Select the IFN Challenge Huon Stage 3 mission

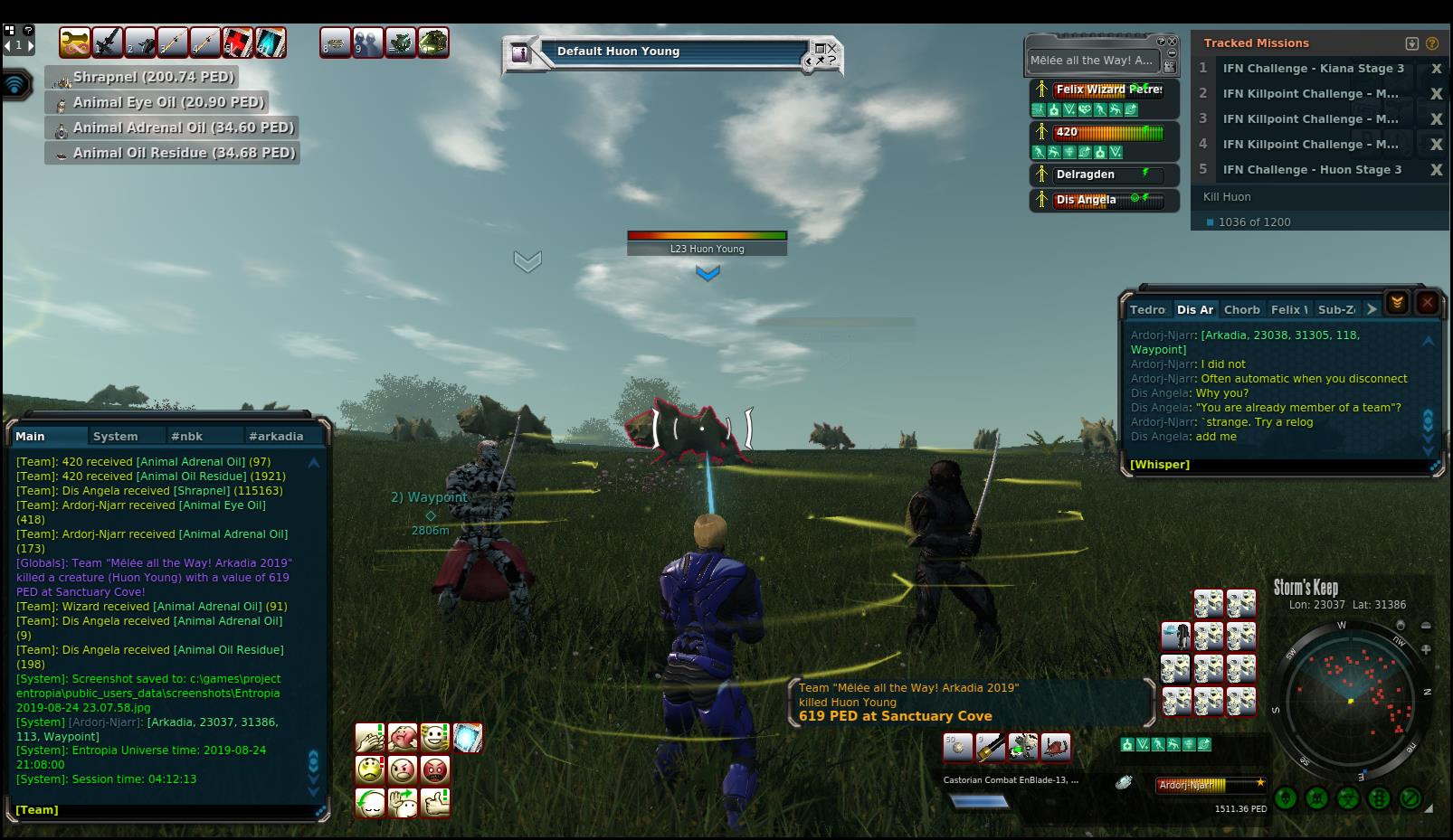pyautogui.click(x=1311, y=169)
